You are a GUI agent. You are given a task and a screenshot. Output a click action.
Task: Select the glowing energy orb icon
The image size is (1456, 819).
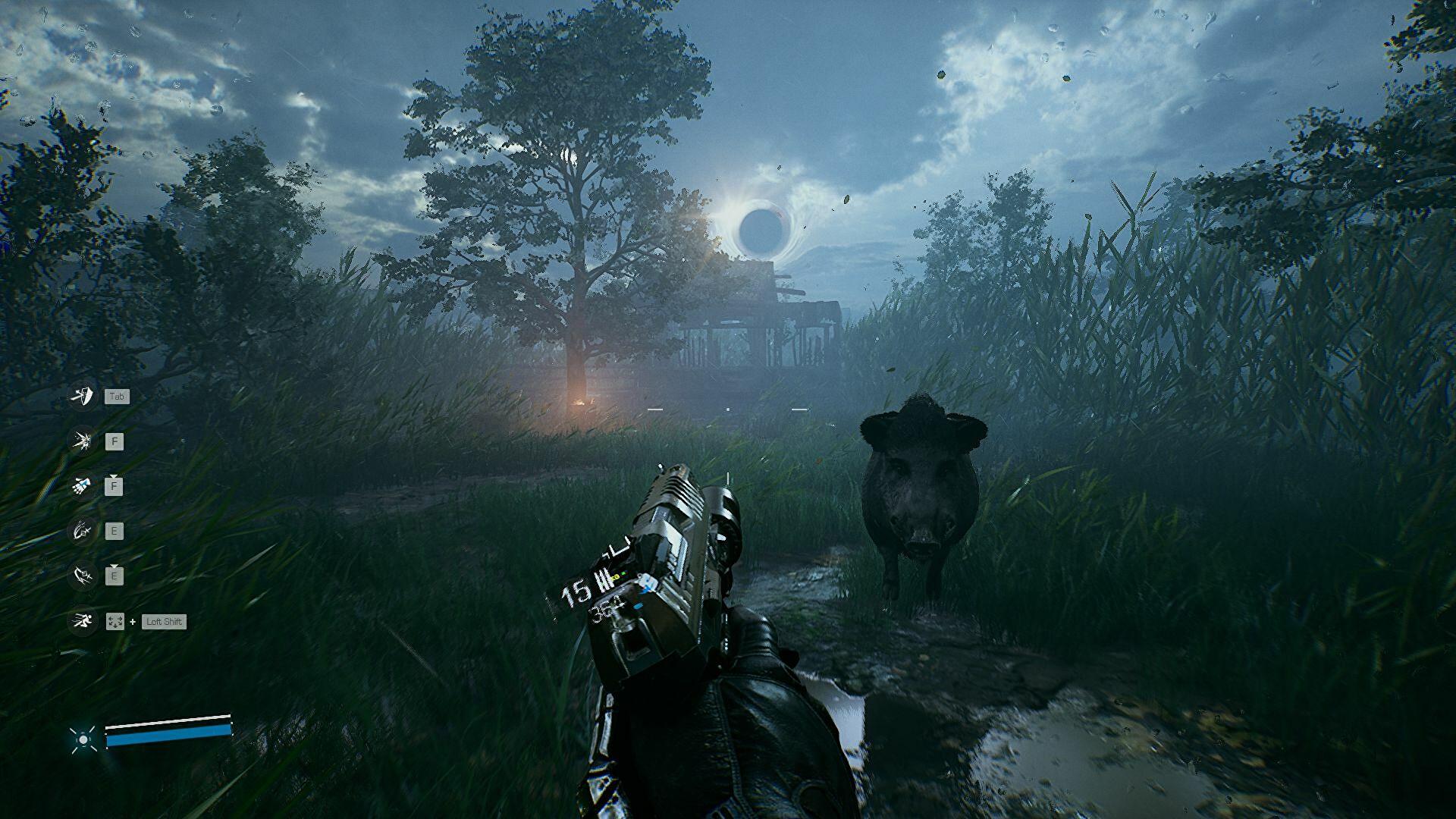coord(83,739)
